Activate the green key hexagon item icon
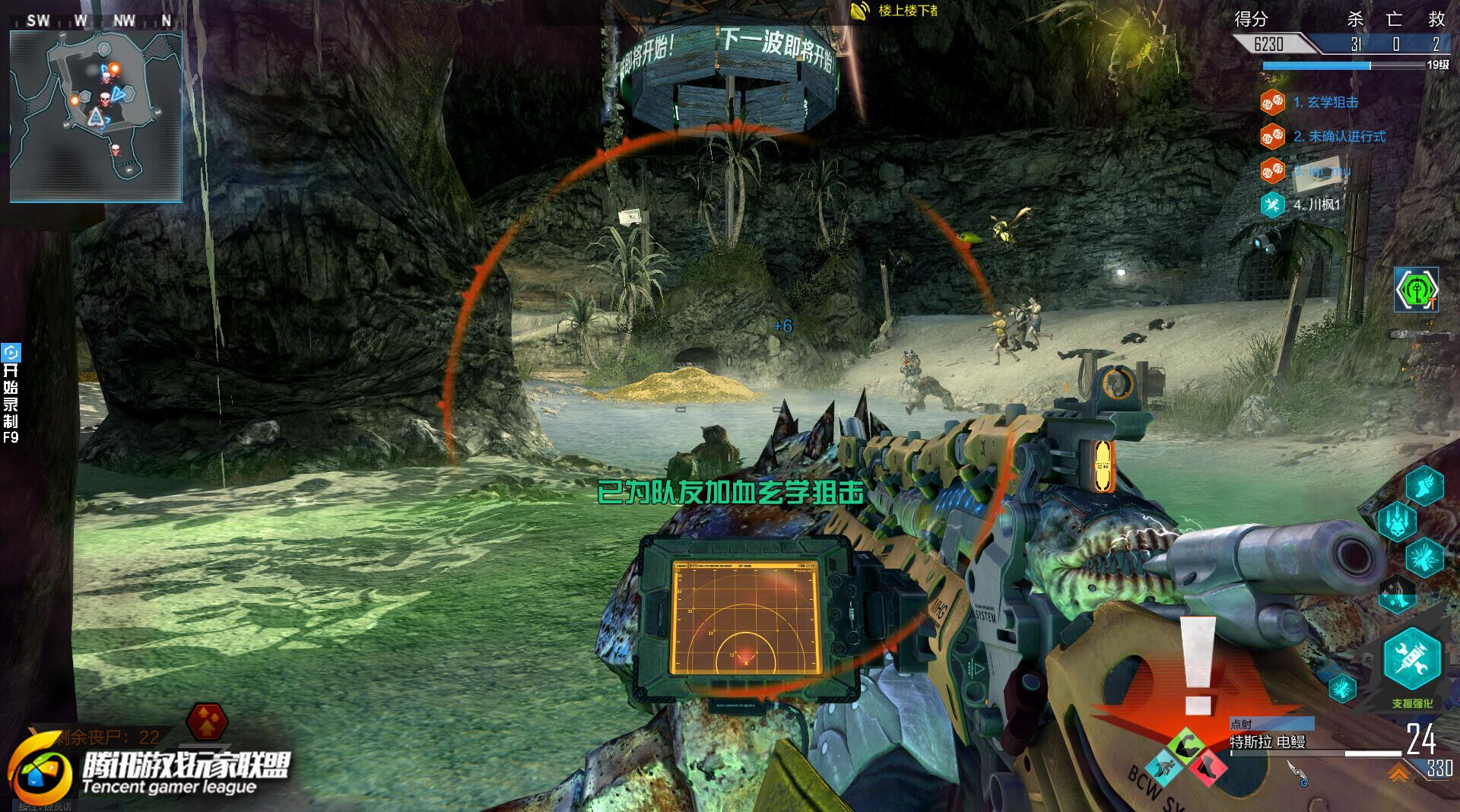Screen dimensions: 1460x812 [1415, 289]
